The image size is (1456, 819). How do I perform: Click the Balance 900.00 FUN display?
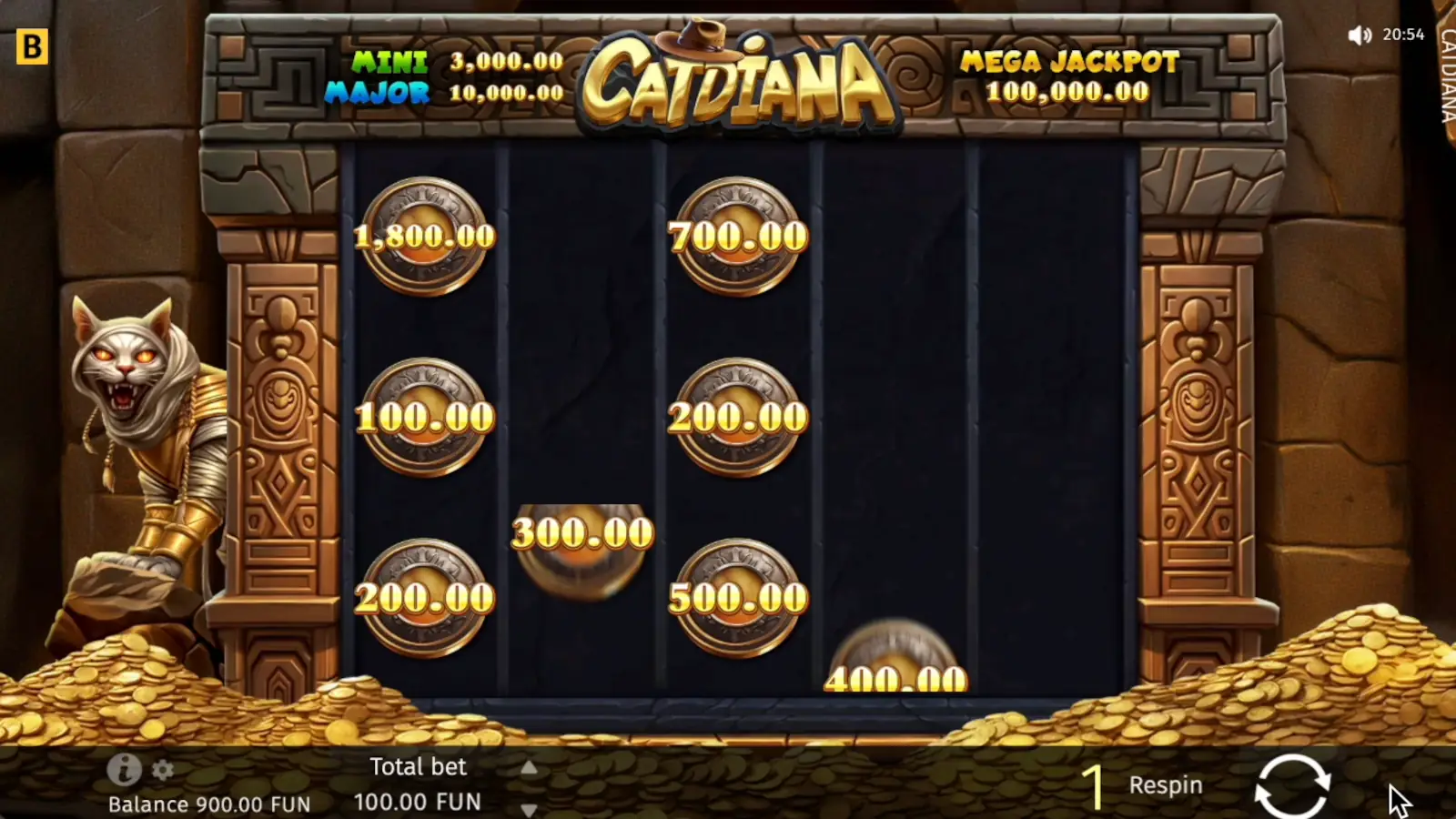[x=208, y=804]
